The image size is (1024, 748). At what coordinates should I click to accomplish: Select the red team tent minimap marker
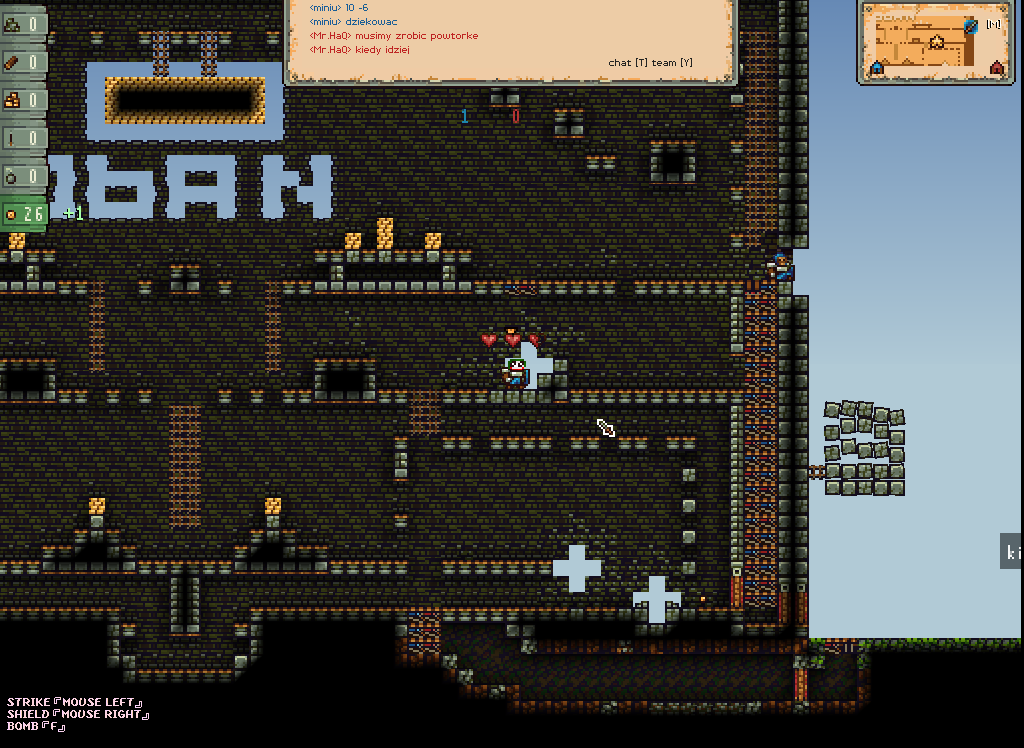(x=996, y=67)
